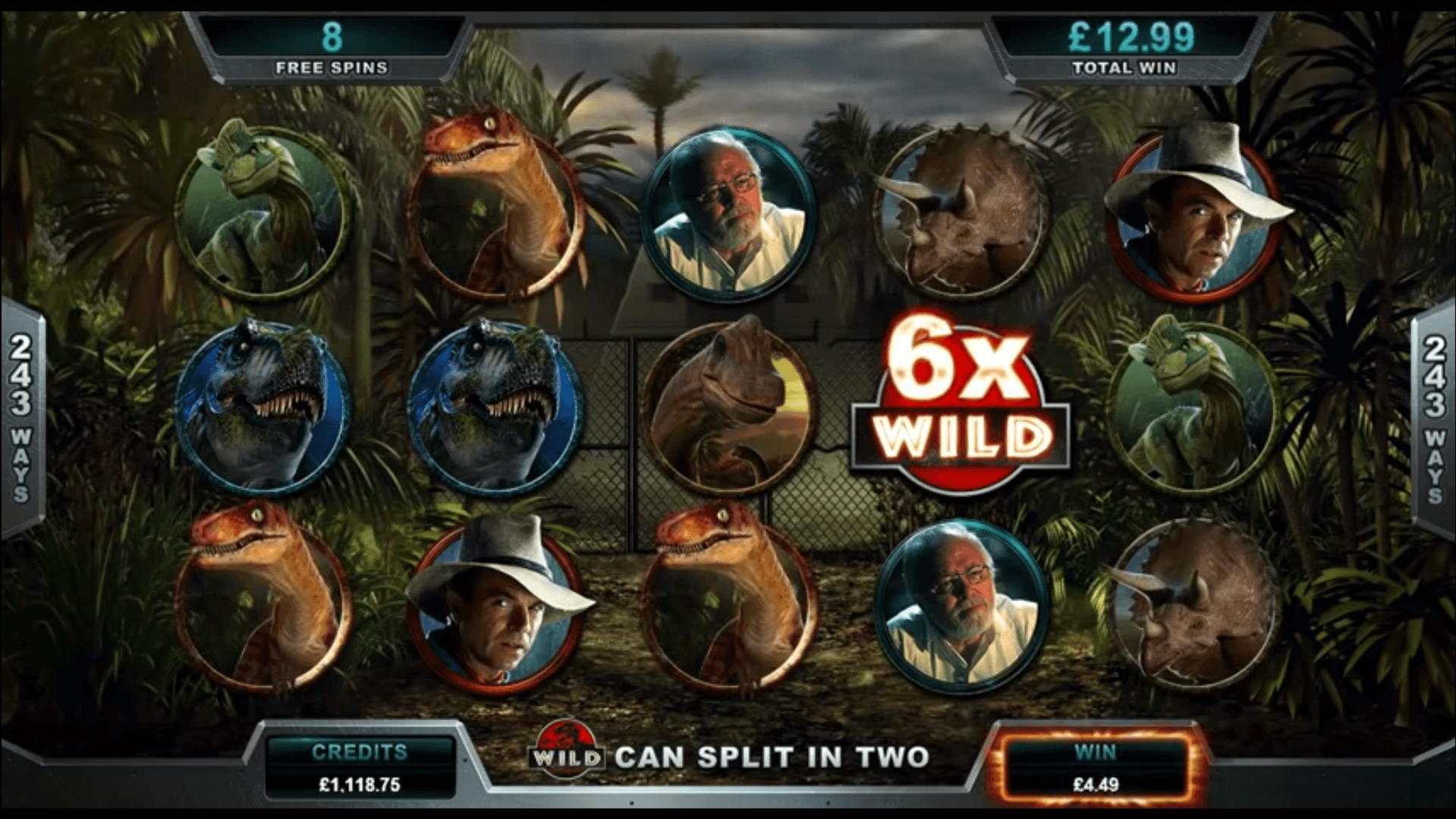Screen dimensions: 1456x819
Task: Open the Credits balance display
Action: [362, 767]
